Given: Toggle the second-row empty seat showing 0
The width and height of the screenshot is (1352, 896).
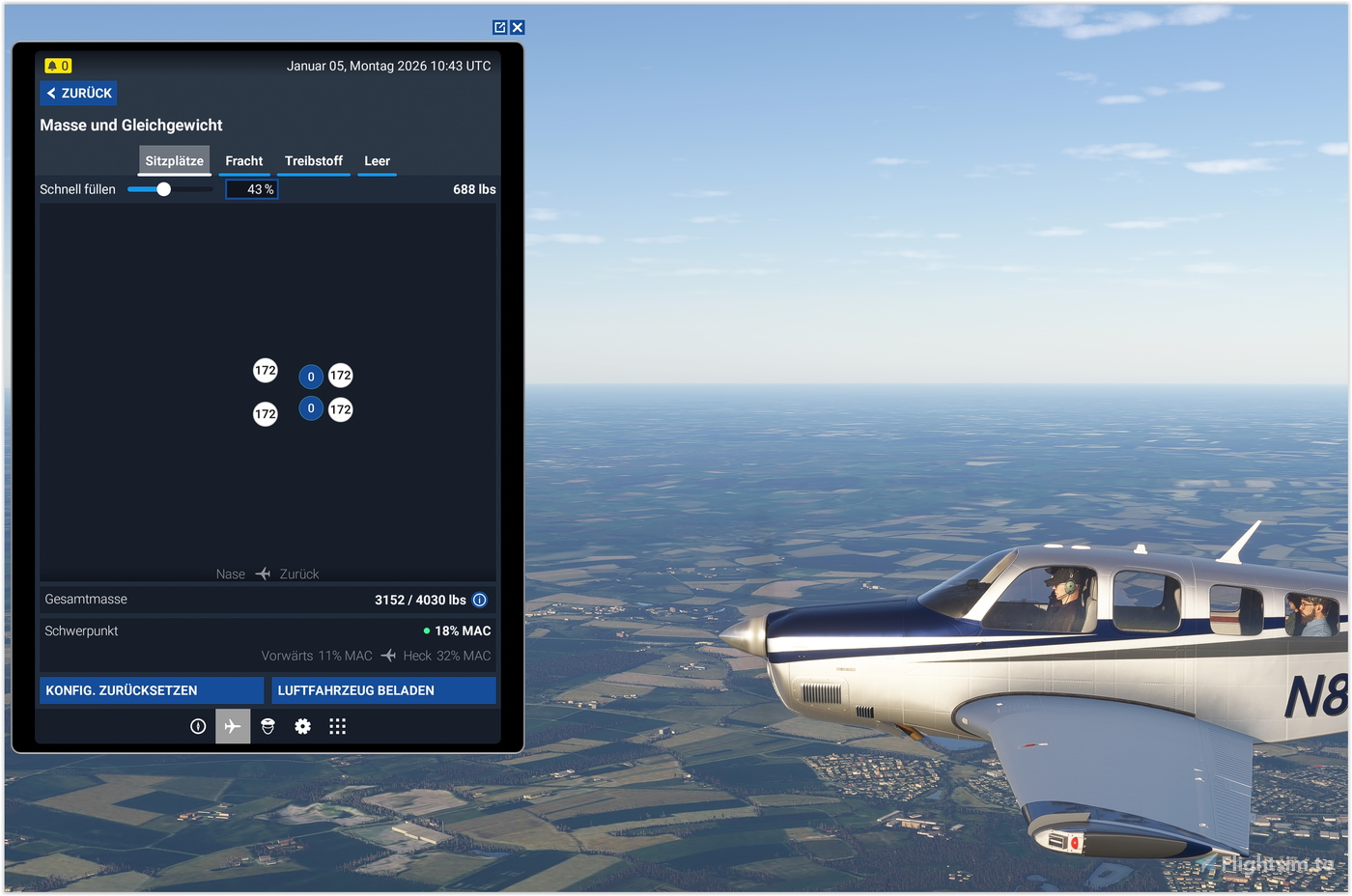Looking at the screenshot, I should (311, 408).
